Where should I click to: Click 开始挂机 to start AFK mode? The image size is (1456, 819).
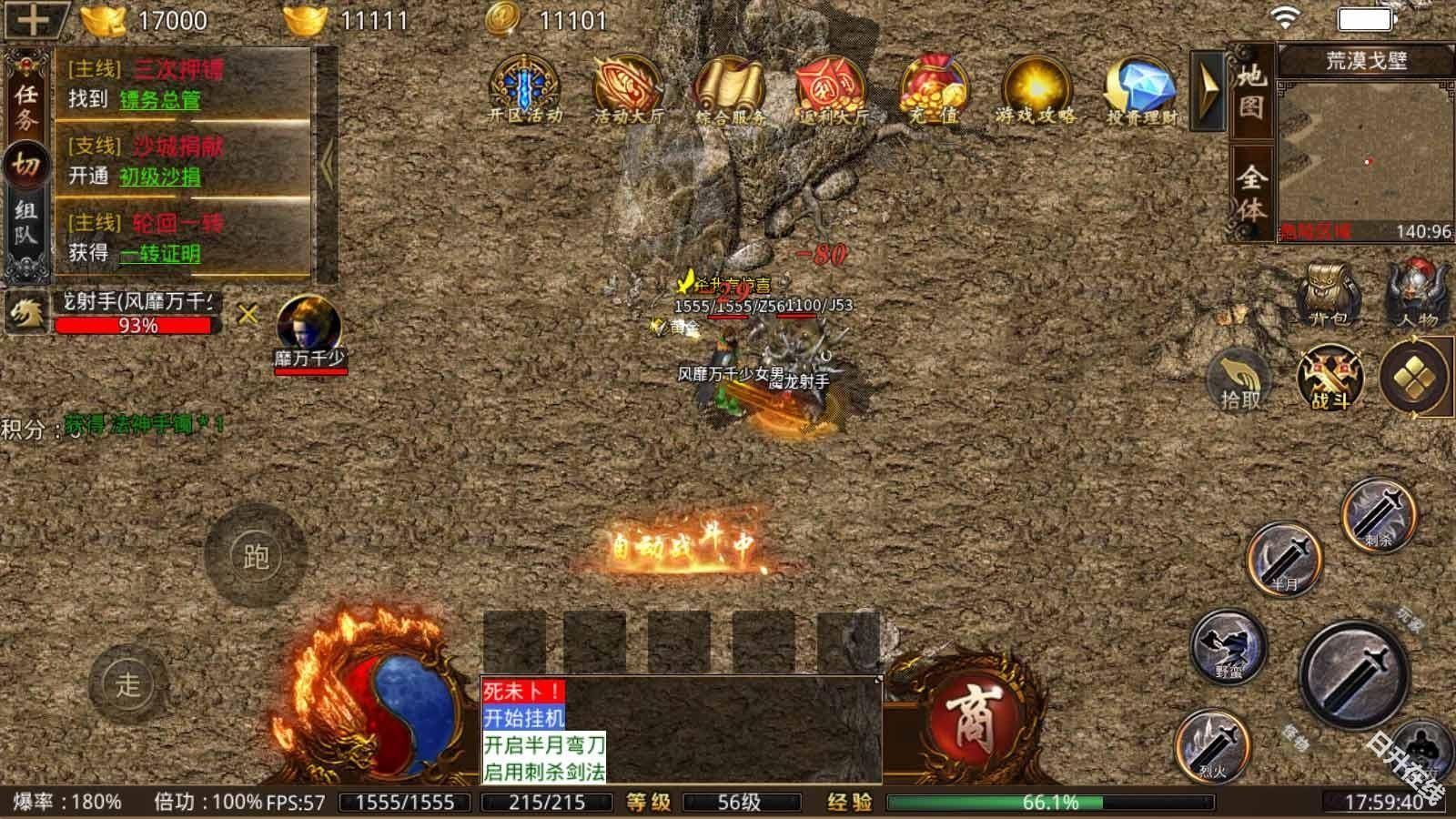coord(523,717)
